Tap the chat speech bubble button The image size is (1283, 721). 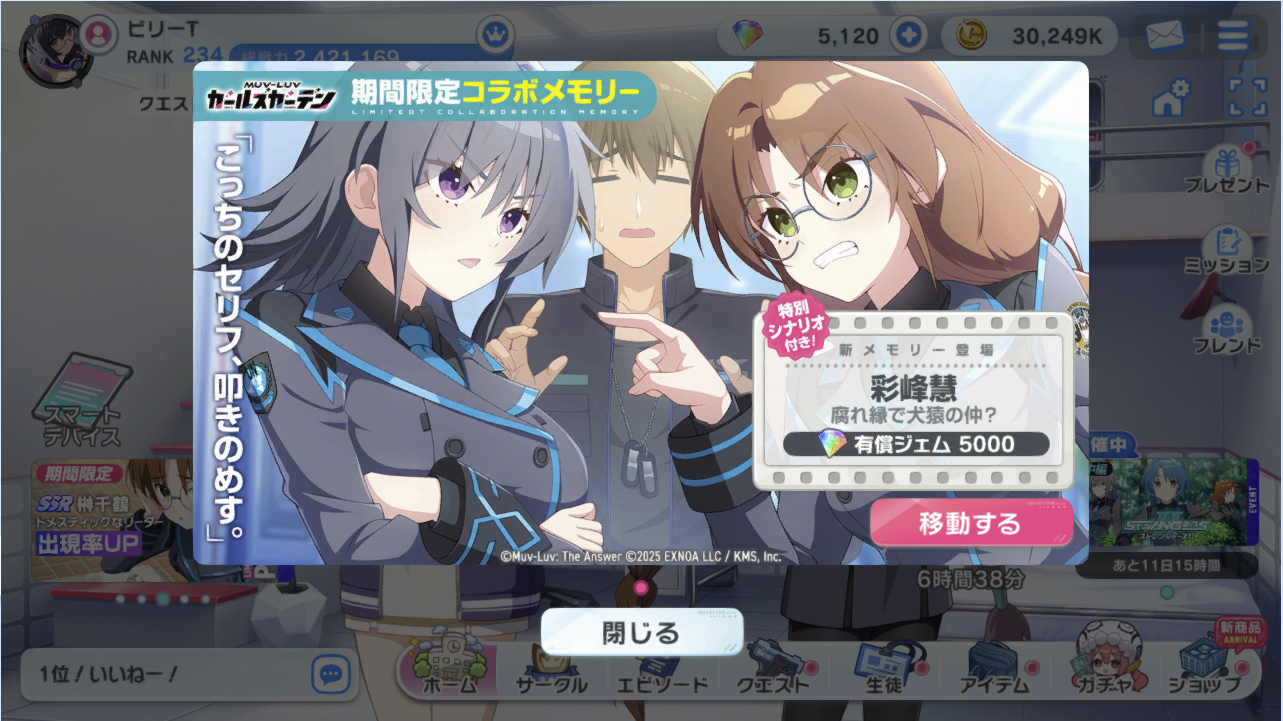click(x=330, y=674)
